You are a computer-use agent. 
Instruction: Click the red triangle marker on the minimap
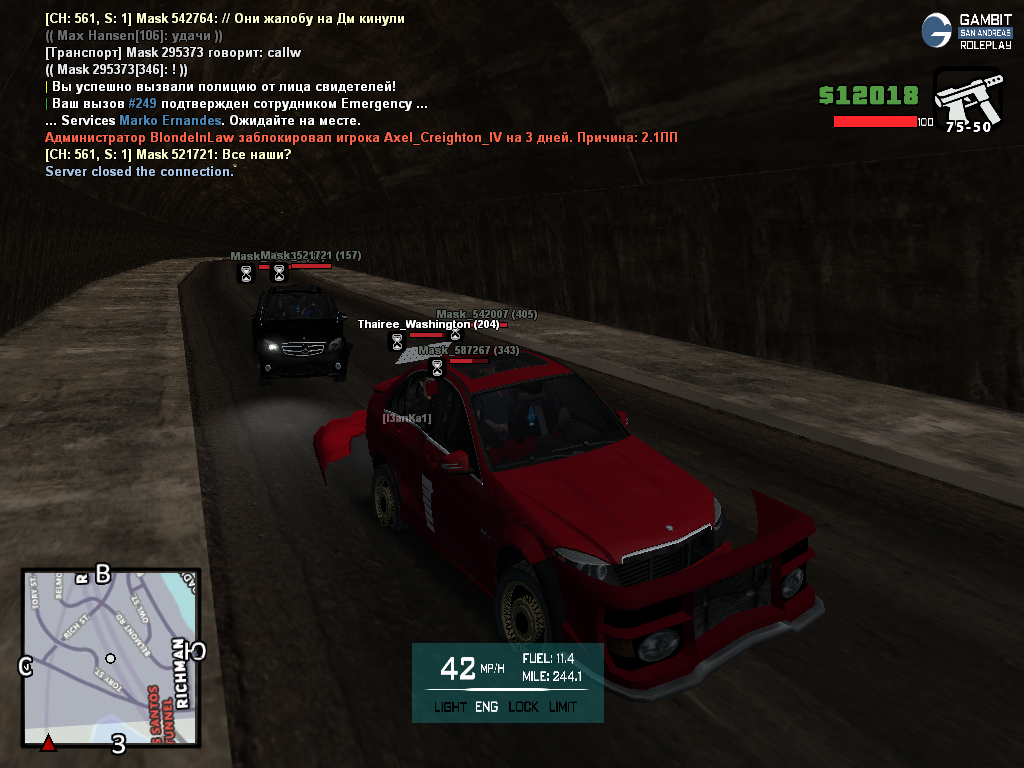click(47, 743)
